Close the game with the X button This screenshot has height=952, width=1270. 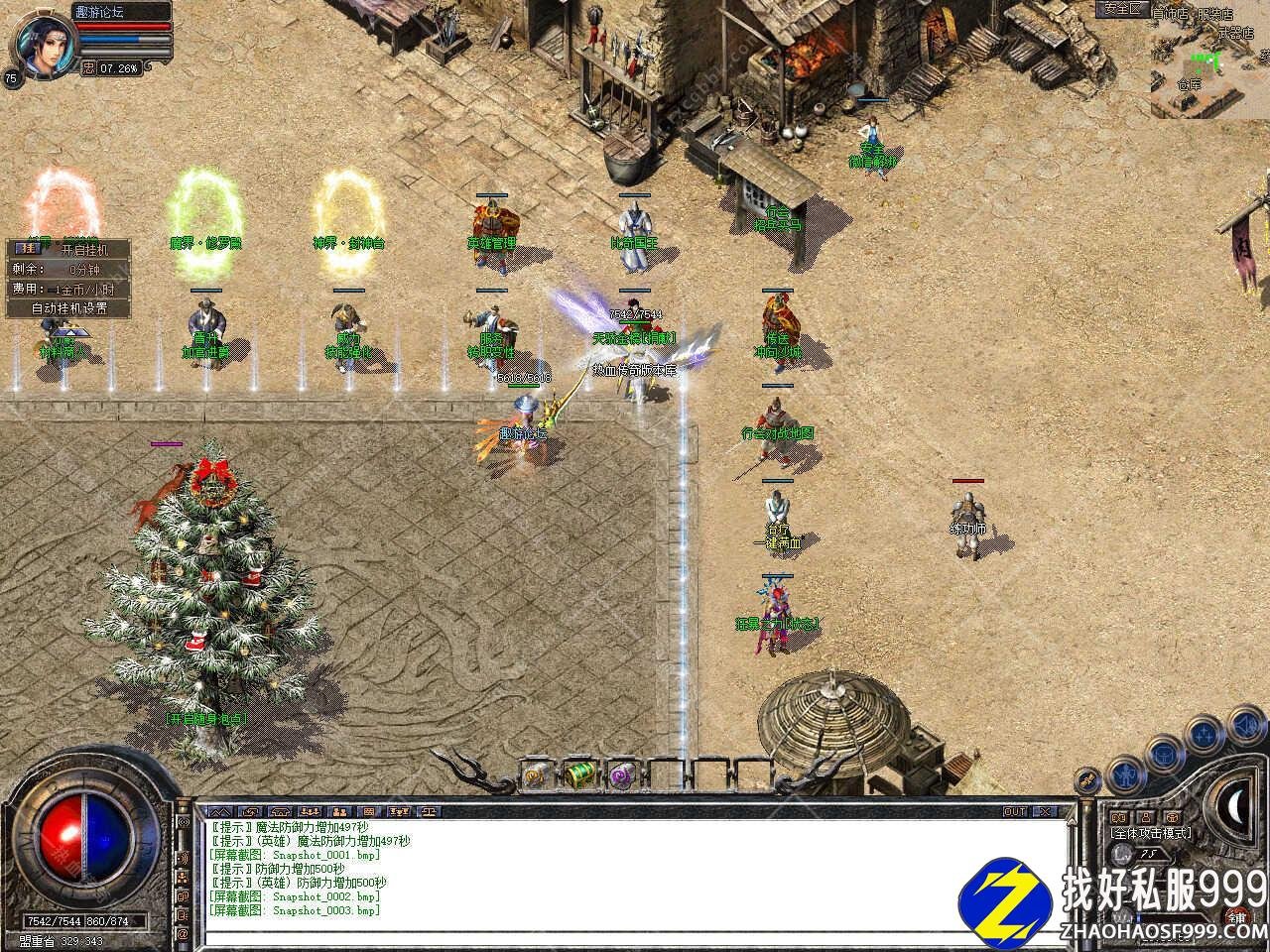click(x=1043, y=811)
